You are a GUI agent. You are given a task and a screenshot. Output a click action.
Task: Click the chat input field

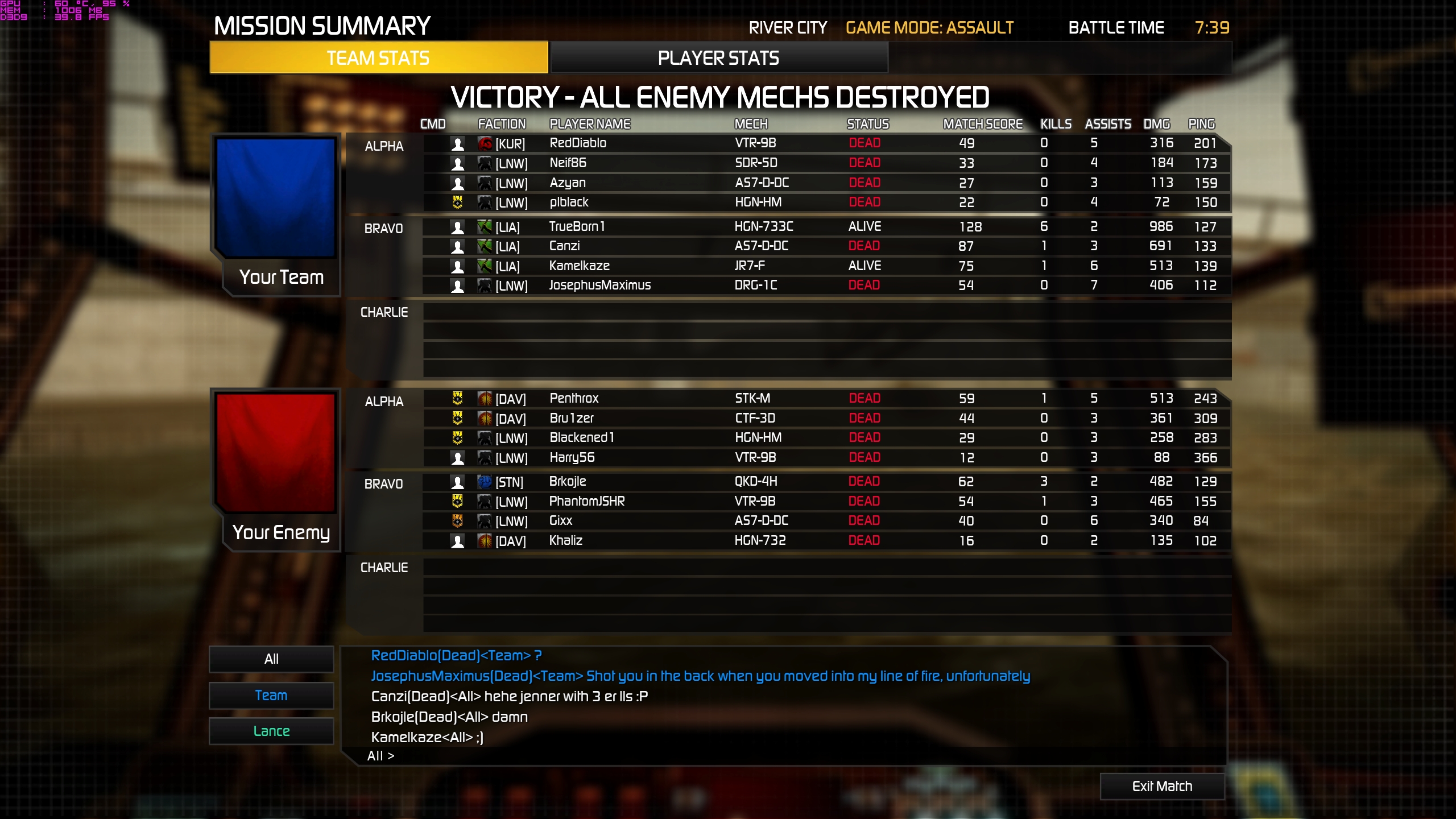pos(796,756)
